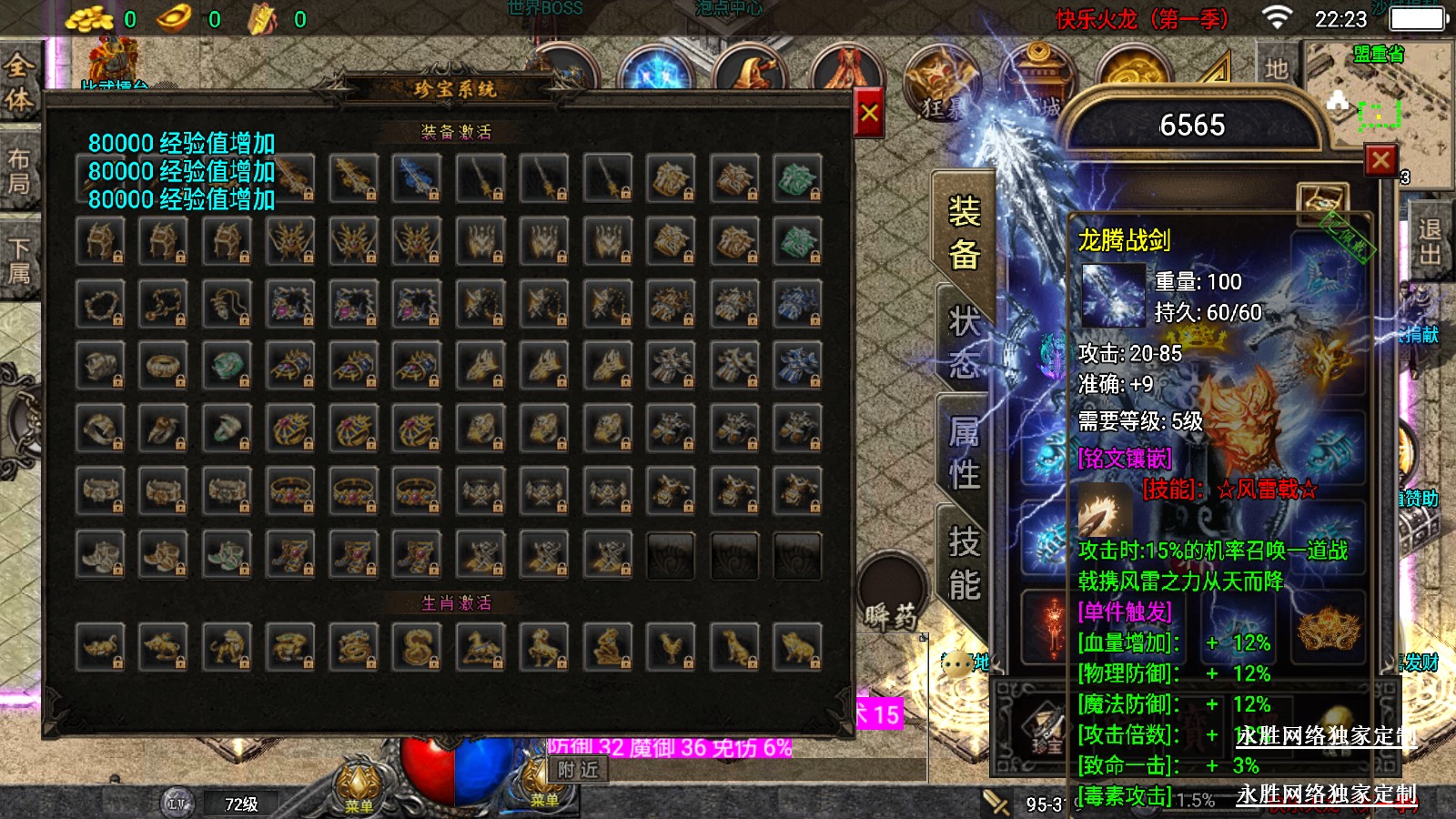
Task: Select the rooster zodiac icon
Action: click(x=672, y=646)
